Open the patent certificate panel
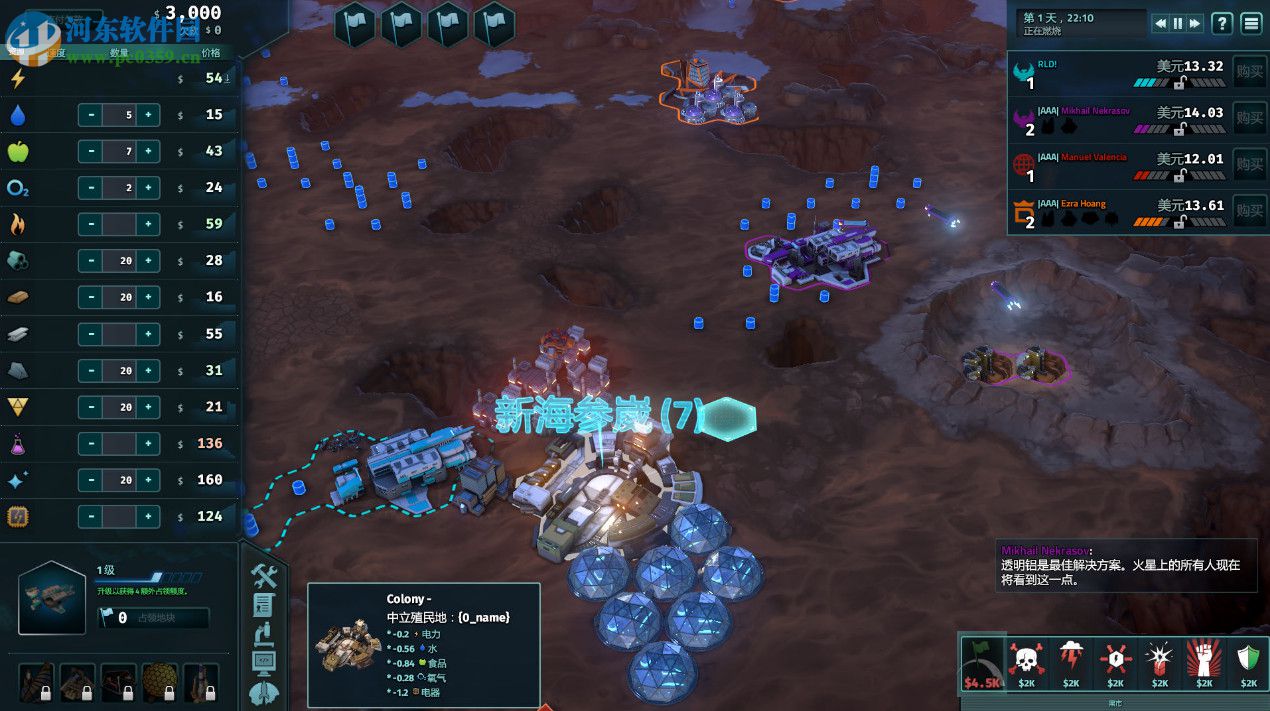 pos(264,604)
